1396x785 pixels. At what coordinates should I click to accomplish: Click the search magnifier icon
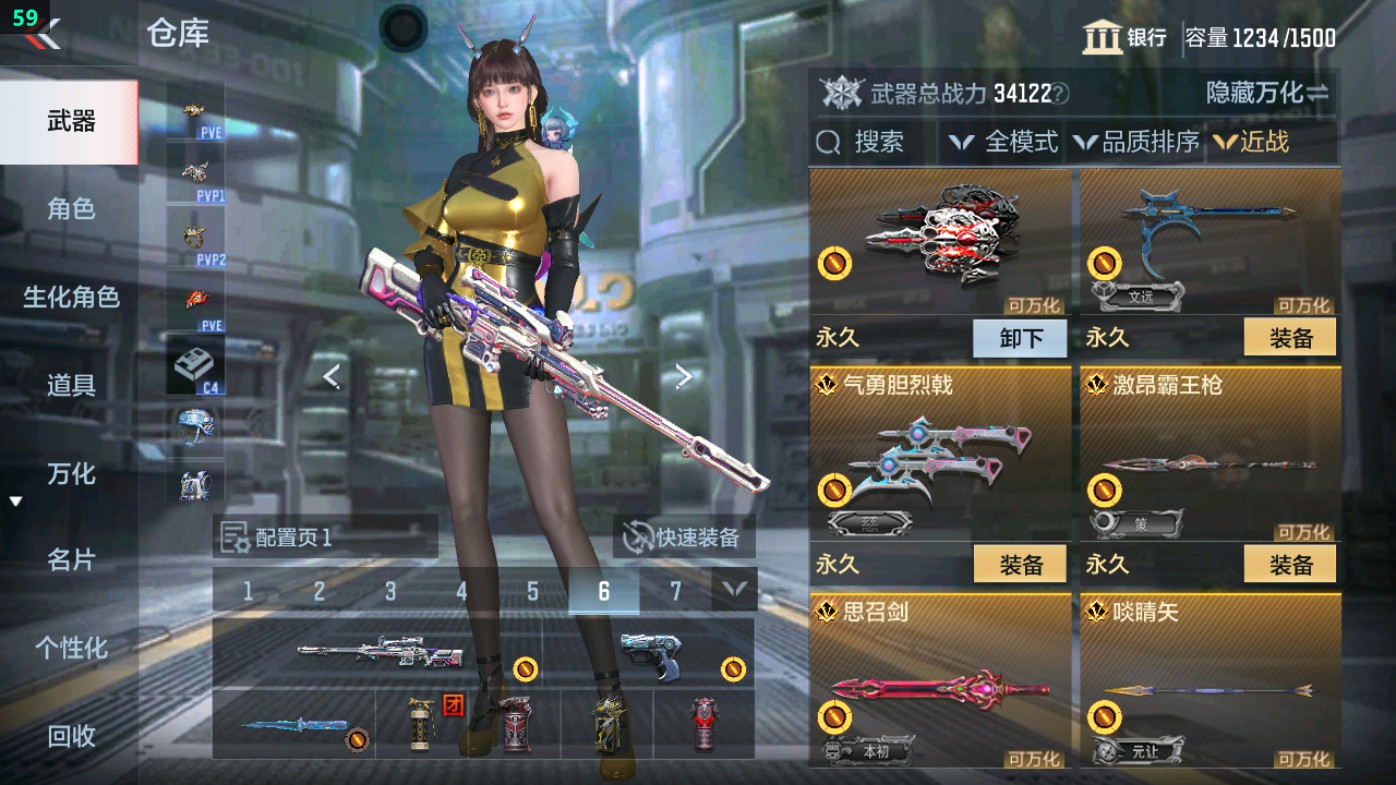[x=830, y=143]
